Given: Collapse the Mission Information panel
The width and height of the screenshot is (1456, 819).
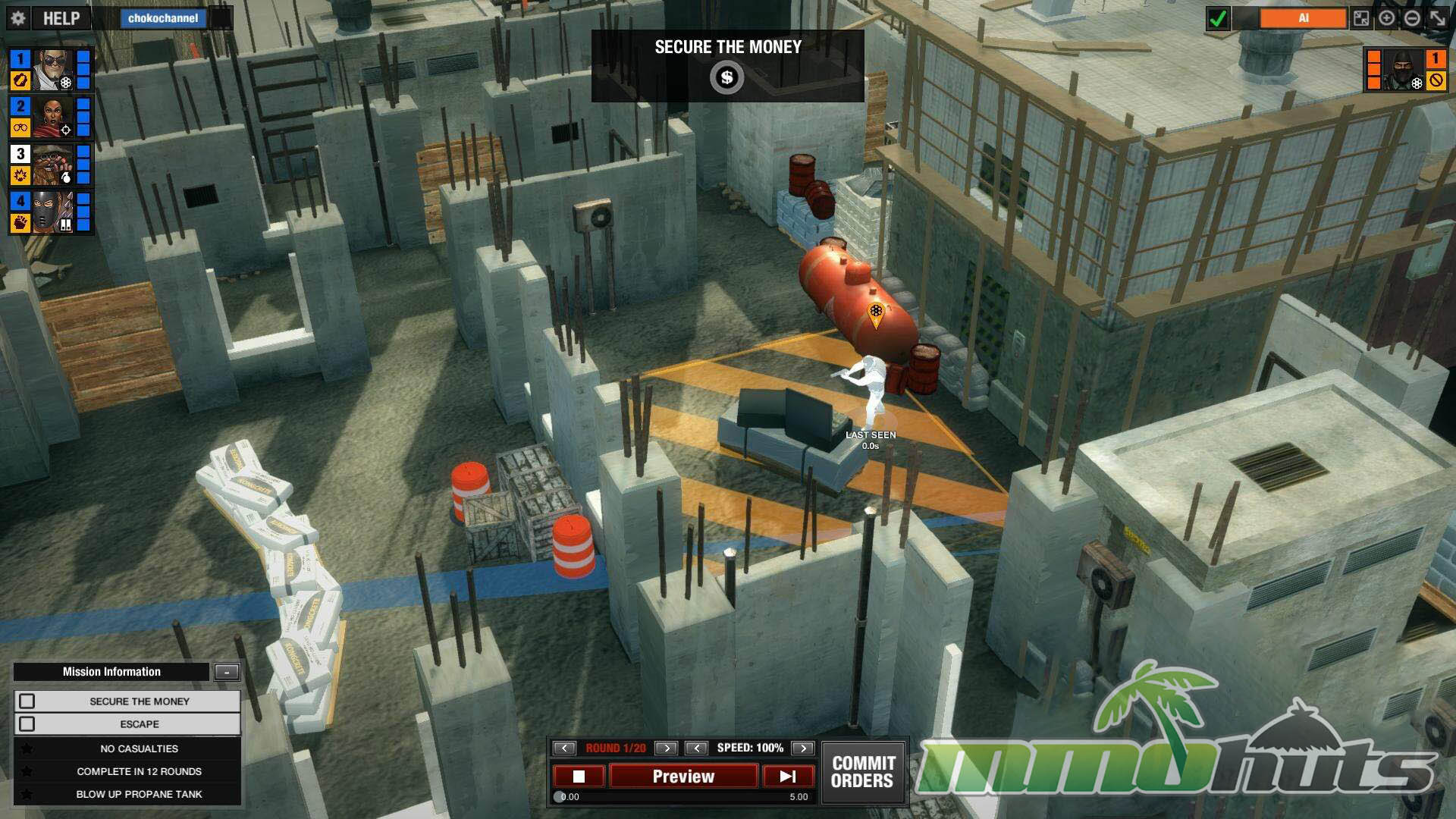Looking at the screenshot, I should [x=227, y=672].
